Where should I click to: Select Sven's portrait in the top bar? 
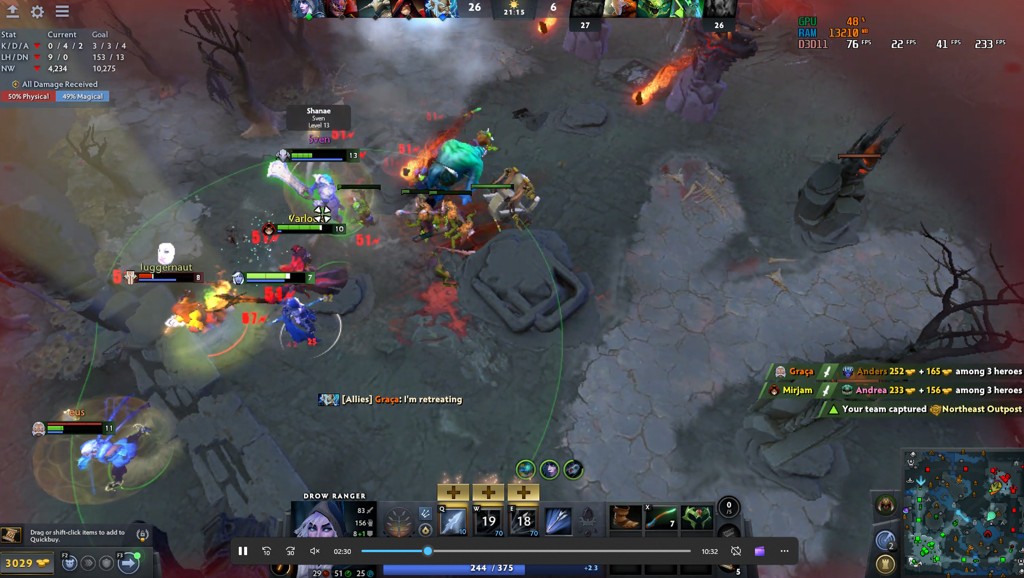click(376, 9)
